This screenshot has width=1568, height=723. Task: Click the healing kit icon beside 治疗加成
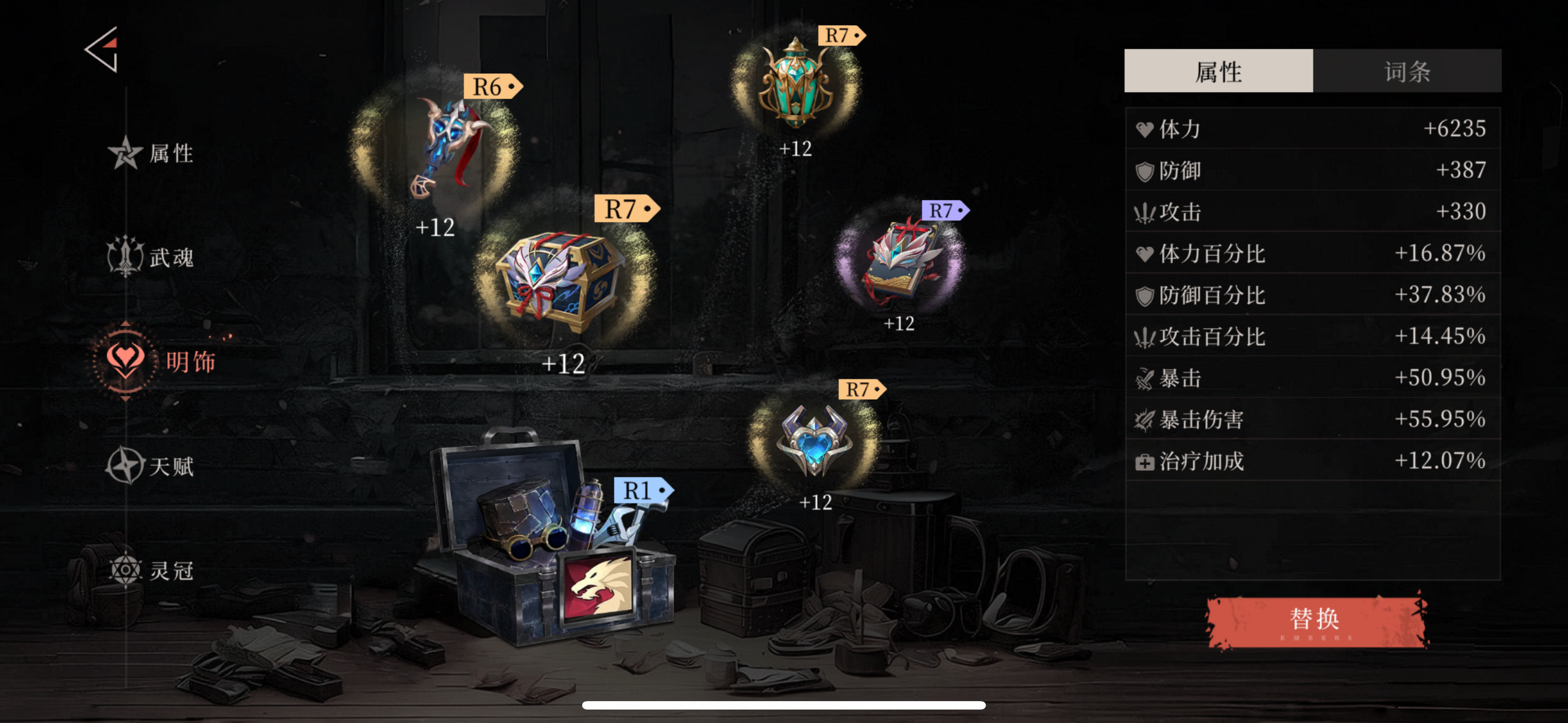pyautogui.click(x=1147, y=461)
